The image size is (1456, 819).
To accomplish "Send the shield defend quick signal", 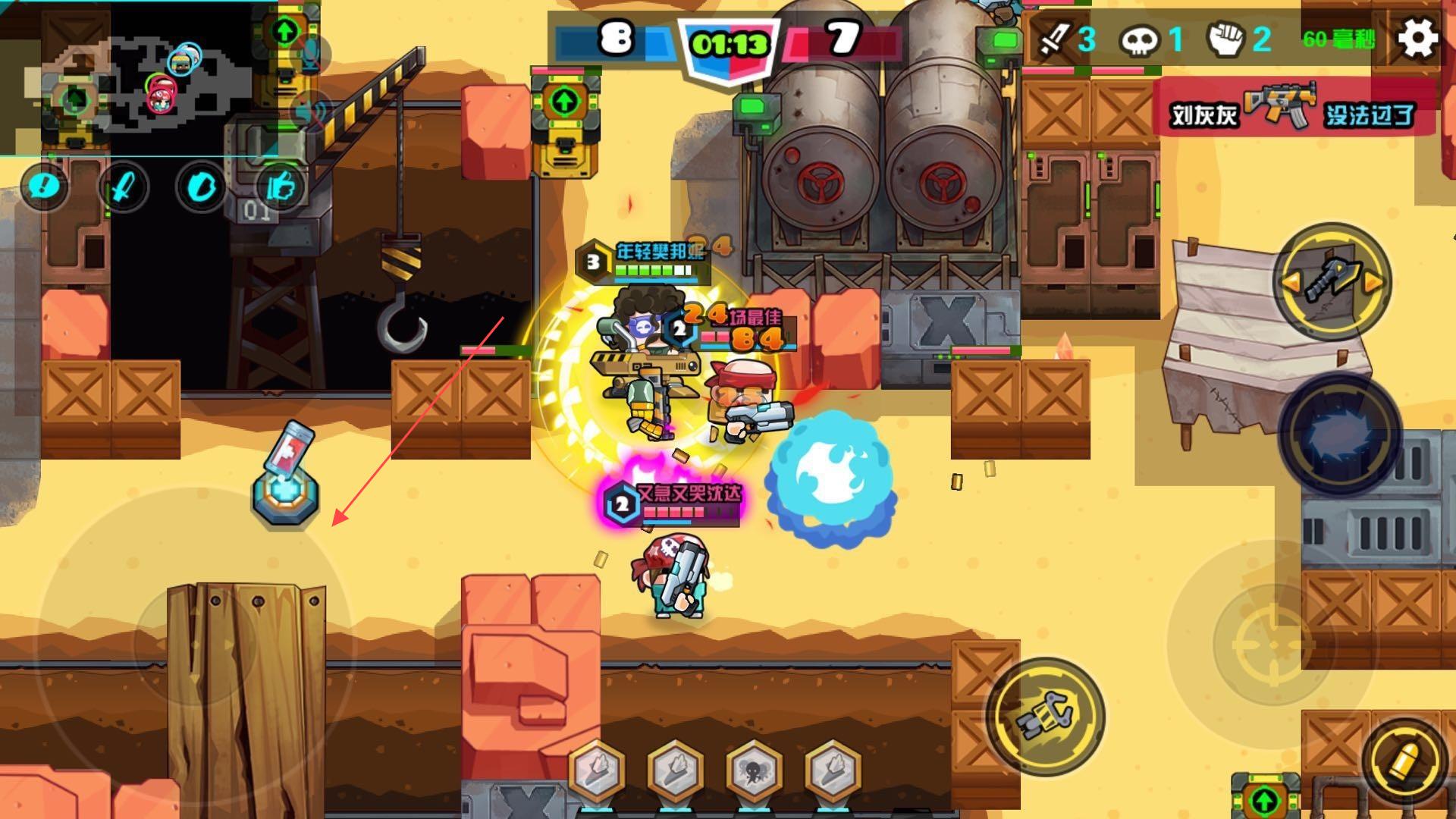I will pyautogui.click(x=202, y=187).
